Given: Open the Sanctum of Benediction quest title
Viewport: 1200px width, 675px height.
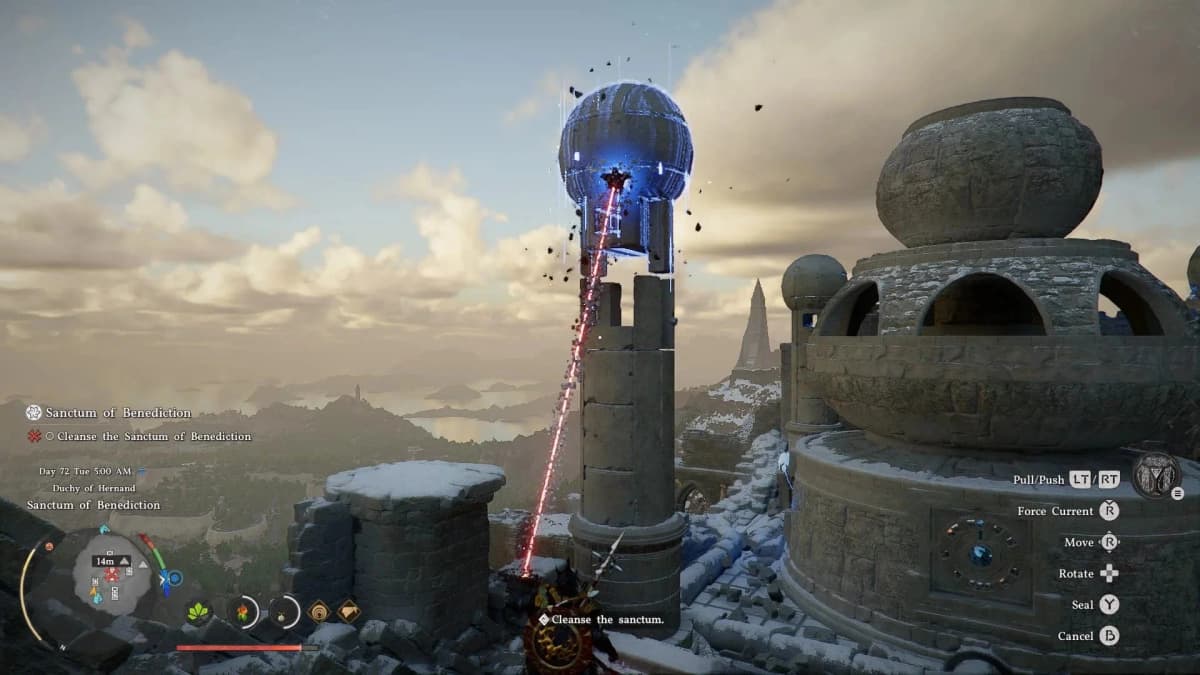Looking at the screenshot, I should click(x=118, y=413).
